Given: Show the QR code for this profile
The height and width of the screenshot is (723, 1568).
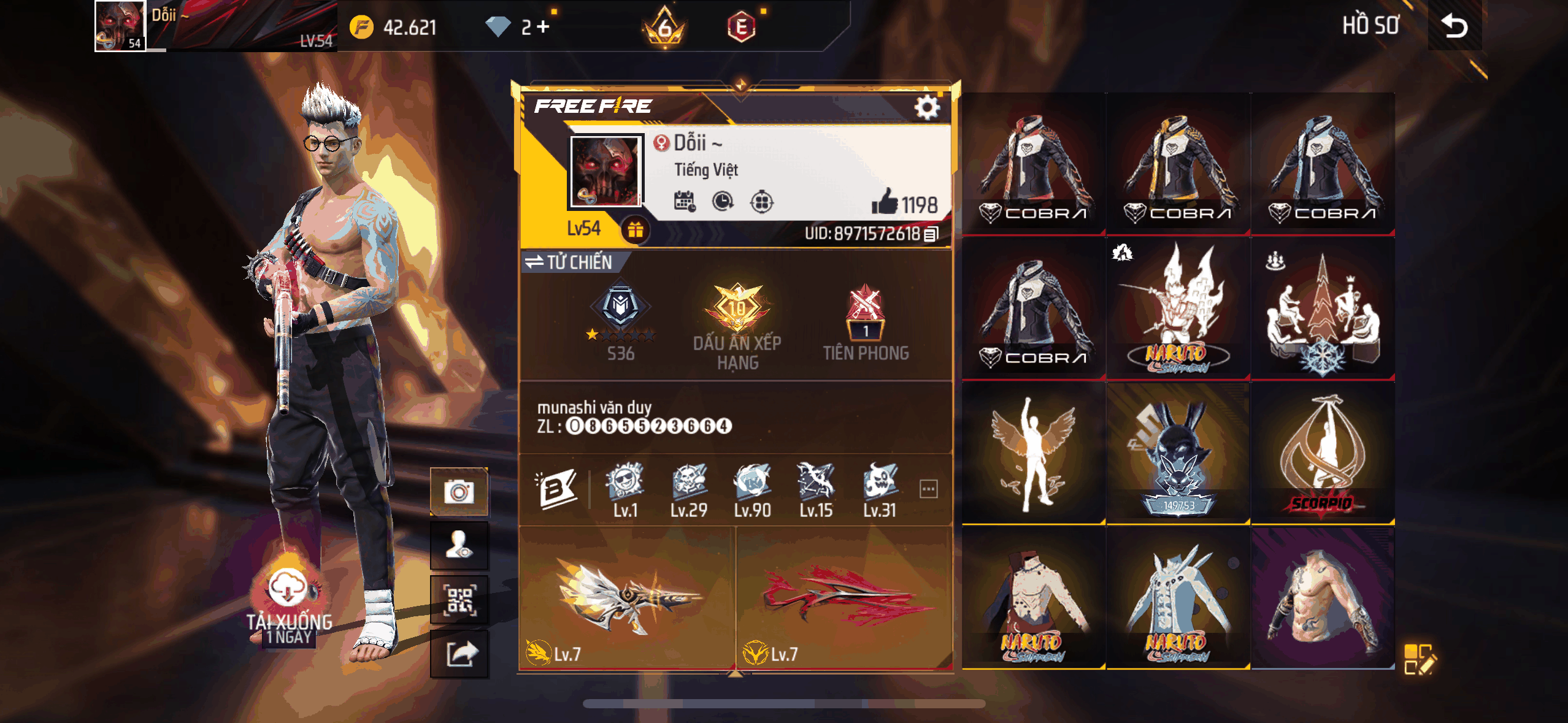Looking at the screenshot, I should click(x=459, y=600).
